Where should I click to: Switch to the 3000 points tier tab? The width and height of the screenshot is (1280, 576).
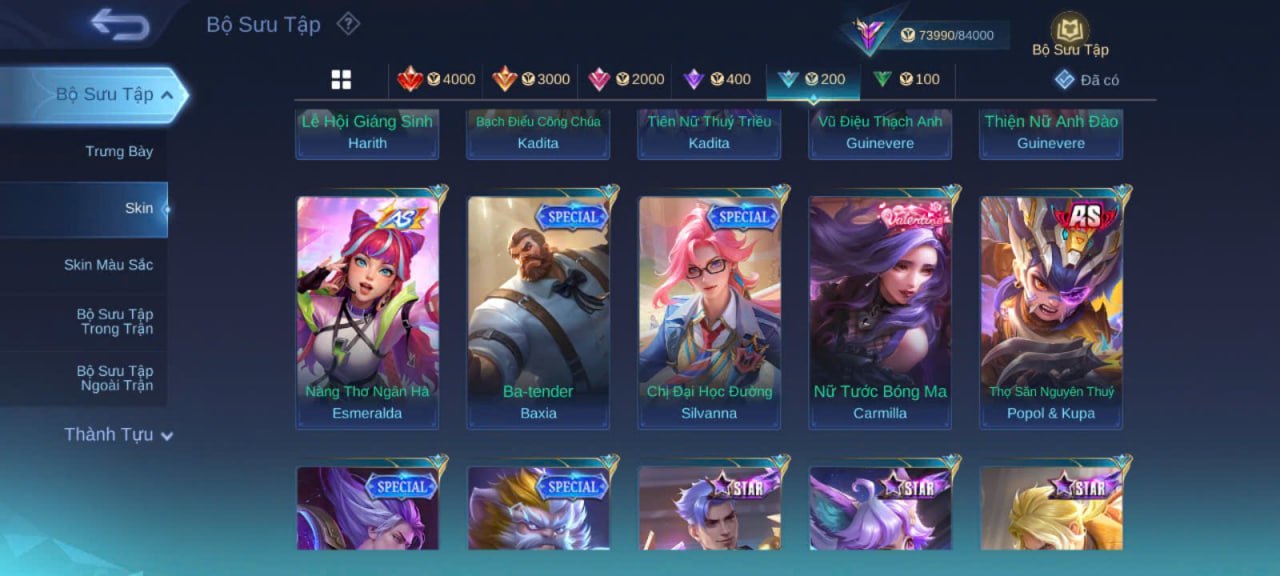[x=530, y=80]
